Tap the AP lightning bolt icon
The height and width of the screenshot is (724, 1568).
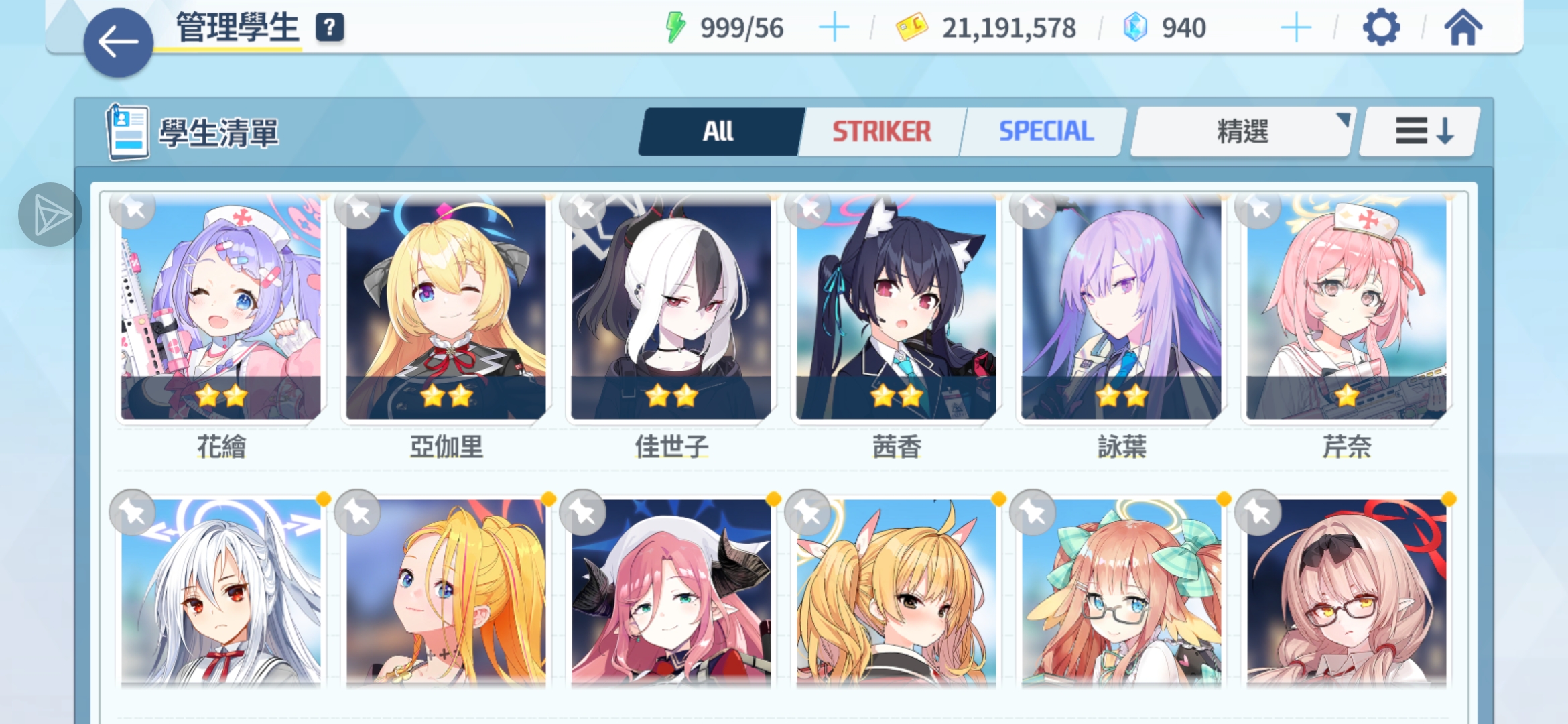675,27
